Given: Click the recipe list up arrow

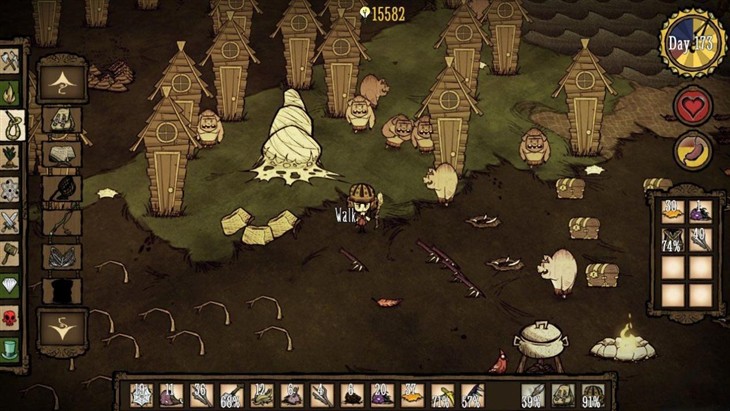Looking at the screenshot, I should click(x=62, y=80).
